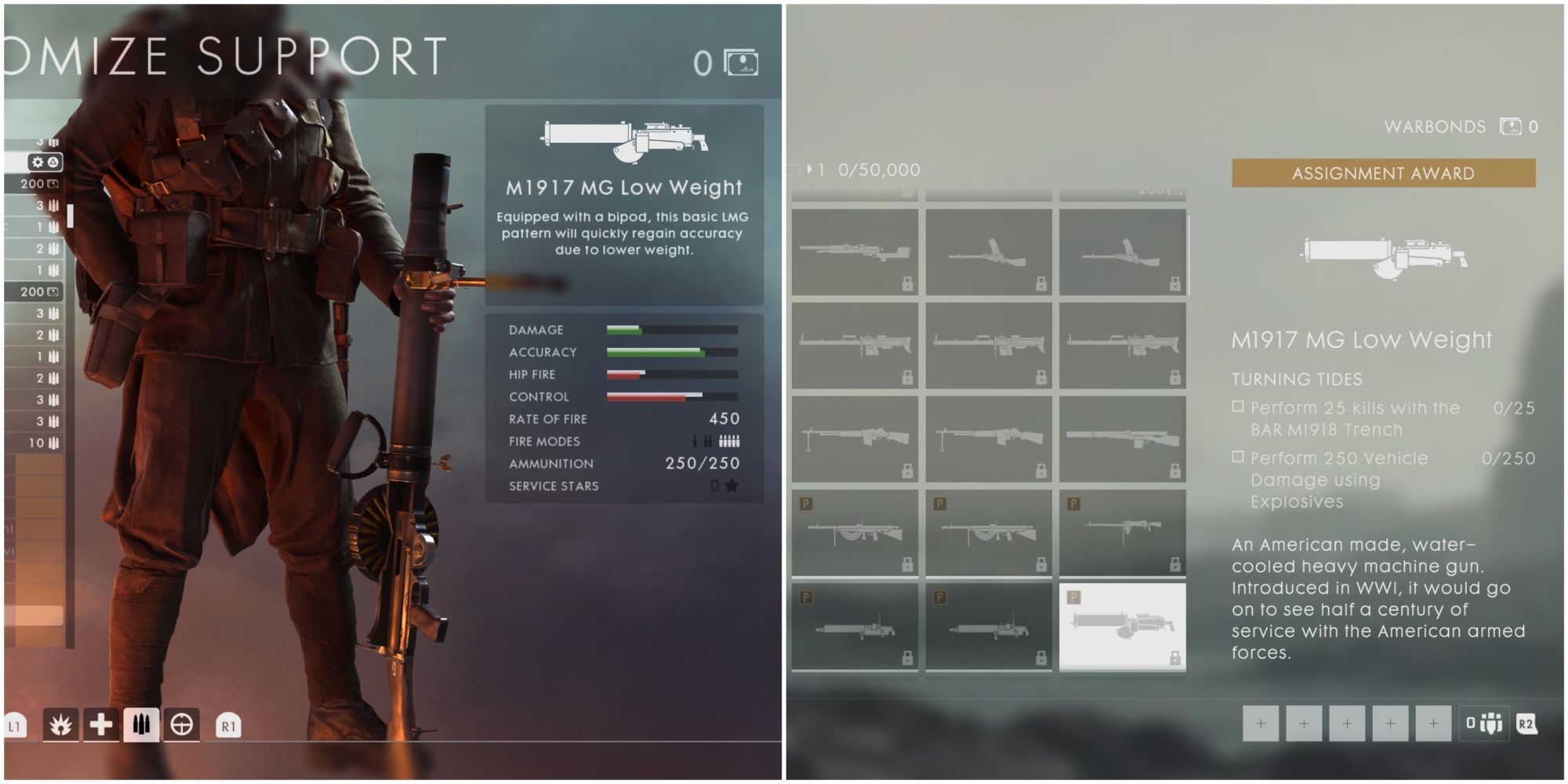Click the star icon beside Service Stars

[x=733, y=486]
